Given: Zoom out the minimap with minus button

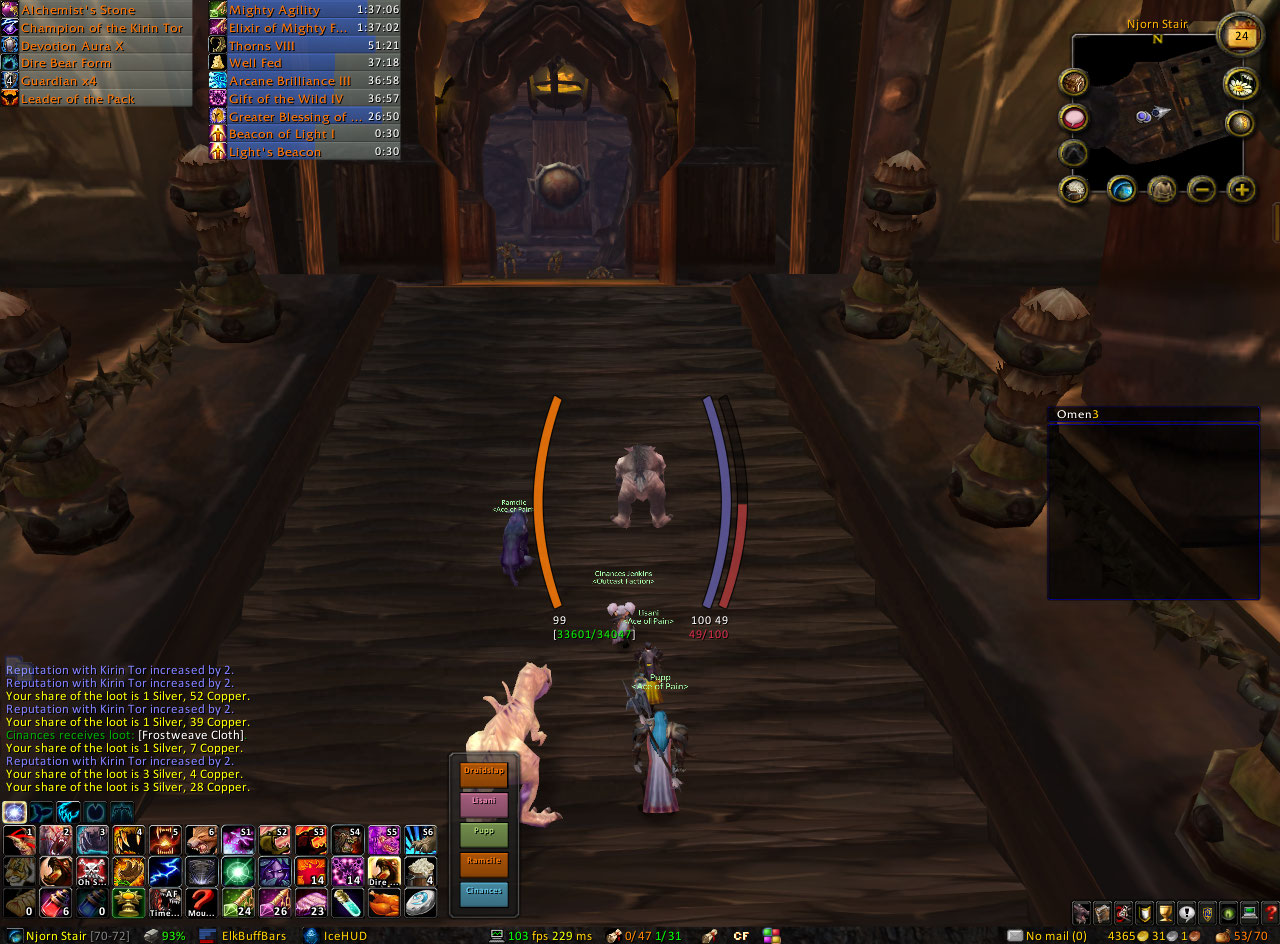Looking at the screenshot, I should click(1202, 188).
